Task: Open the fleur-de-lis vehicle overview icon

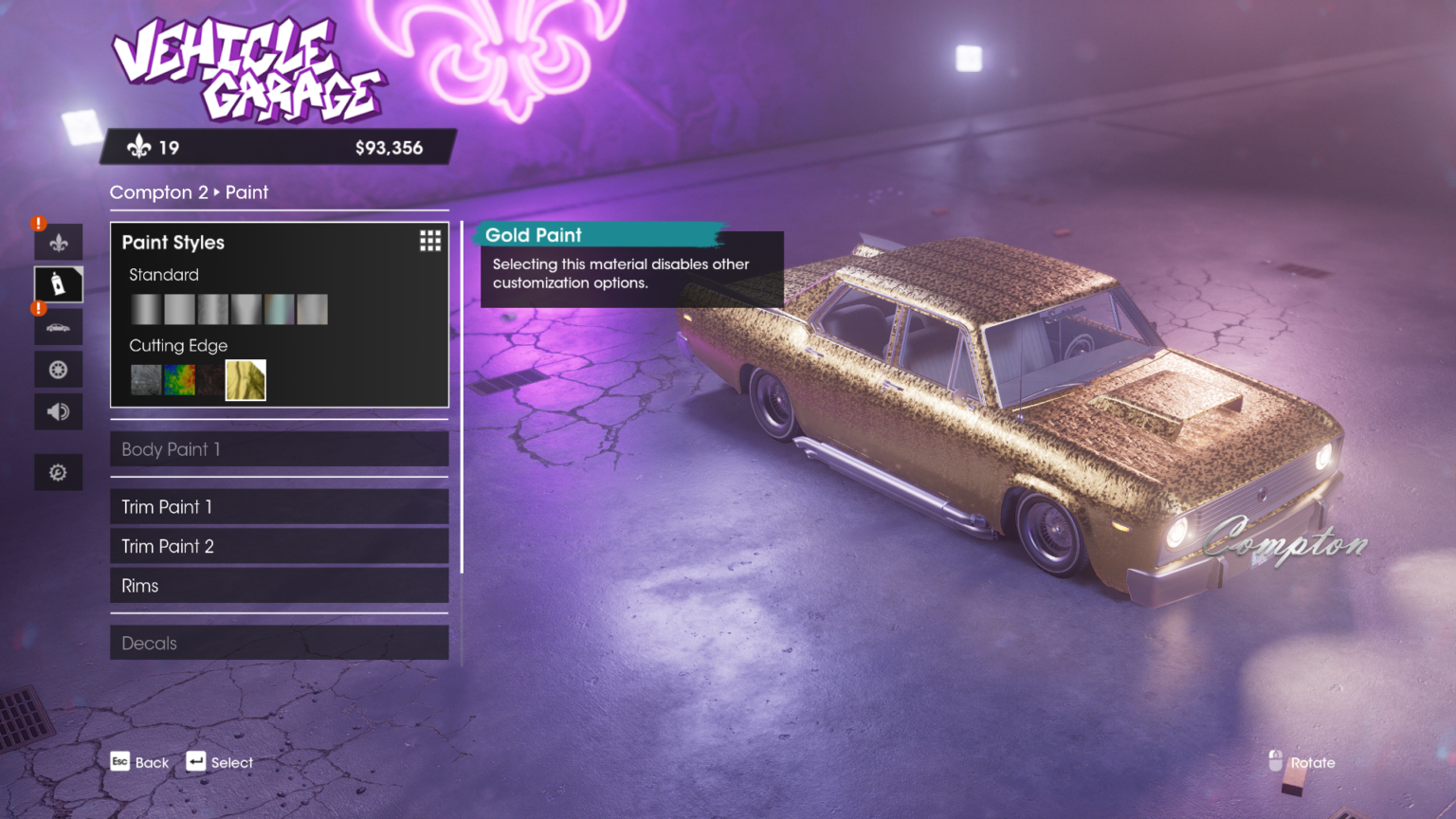Action: point(58,241)
